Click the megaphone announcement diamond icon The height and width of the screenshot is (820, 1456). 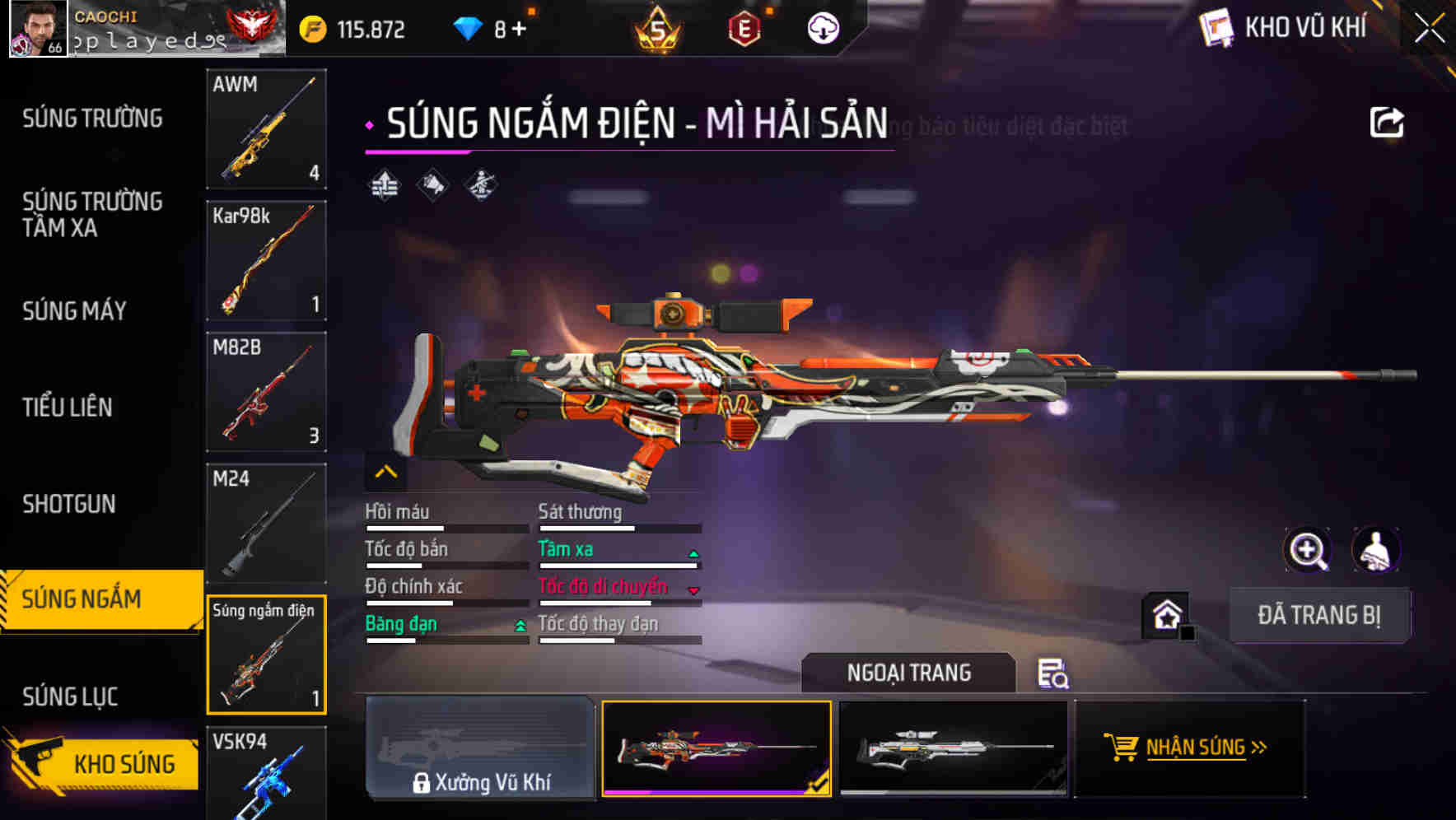434,184
